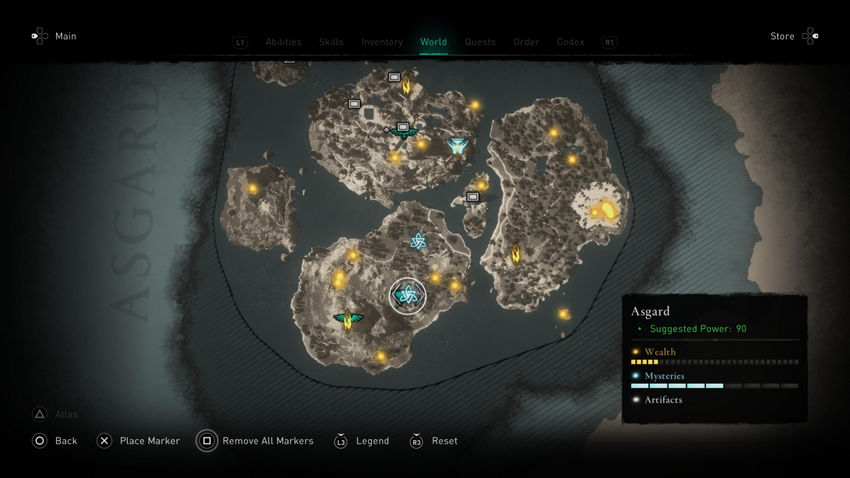Viewport: 850px width, 478px height.
Task: Go Back from the map
Action: pyautogui.click(x=55, y=441)
